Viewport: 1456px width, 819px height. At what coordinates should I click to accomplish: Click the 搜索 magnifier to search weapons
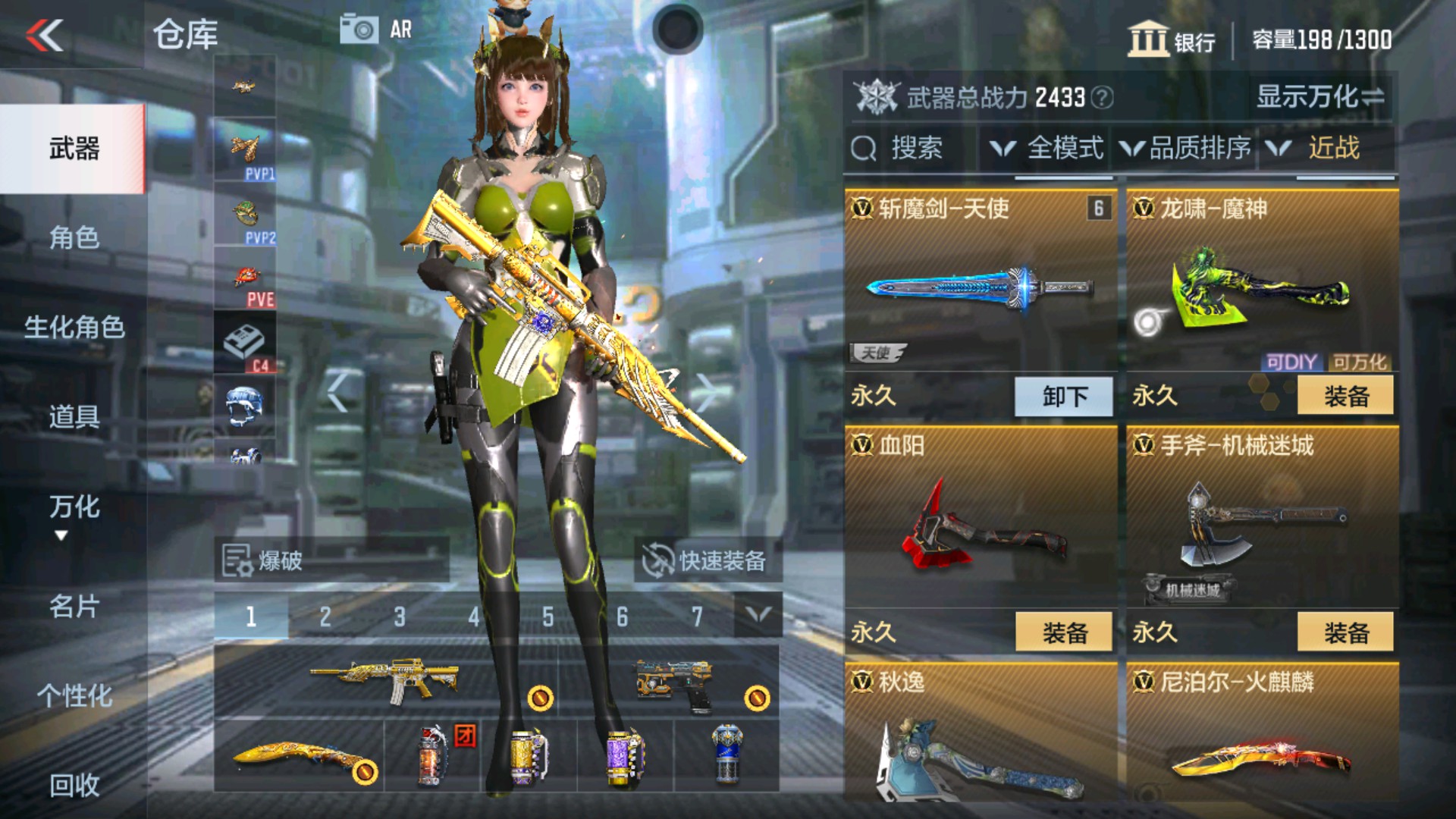click(865, 147)
